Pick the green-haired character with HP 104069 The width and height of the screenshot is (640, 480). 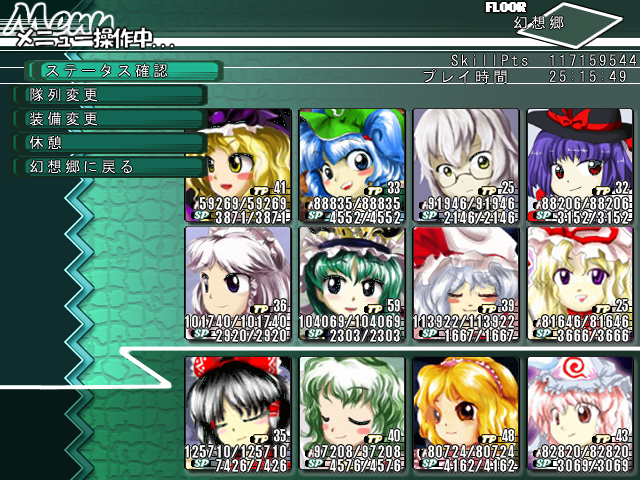[x=351, y=275]
